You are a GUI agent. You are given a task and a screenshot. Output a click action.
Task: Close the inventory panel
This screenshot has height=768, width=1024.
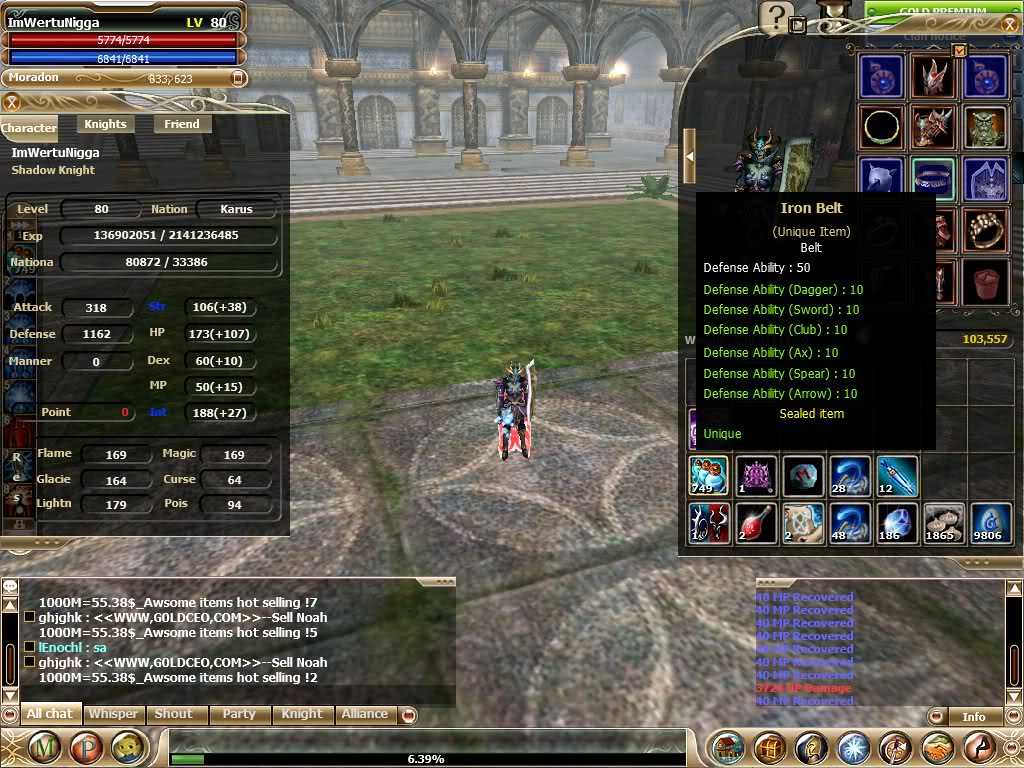[x=959, y=50]
